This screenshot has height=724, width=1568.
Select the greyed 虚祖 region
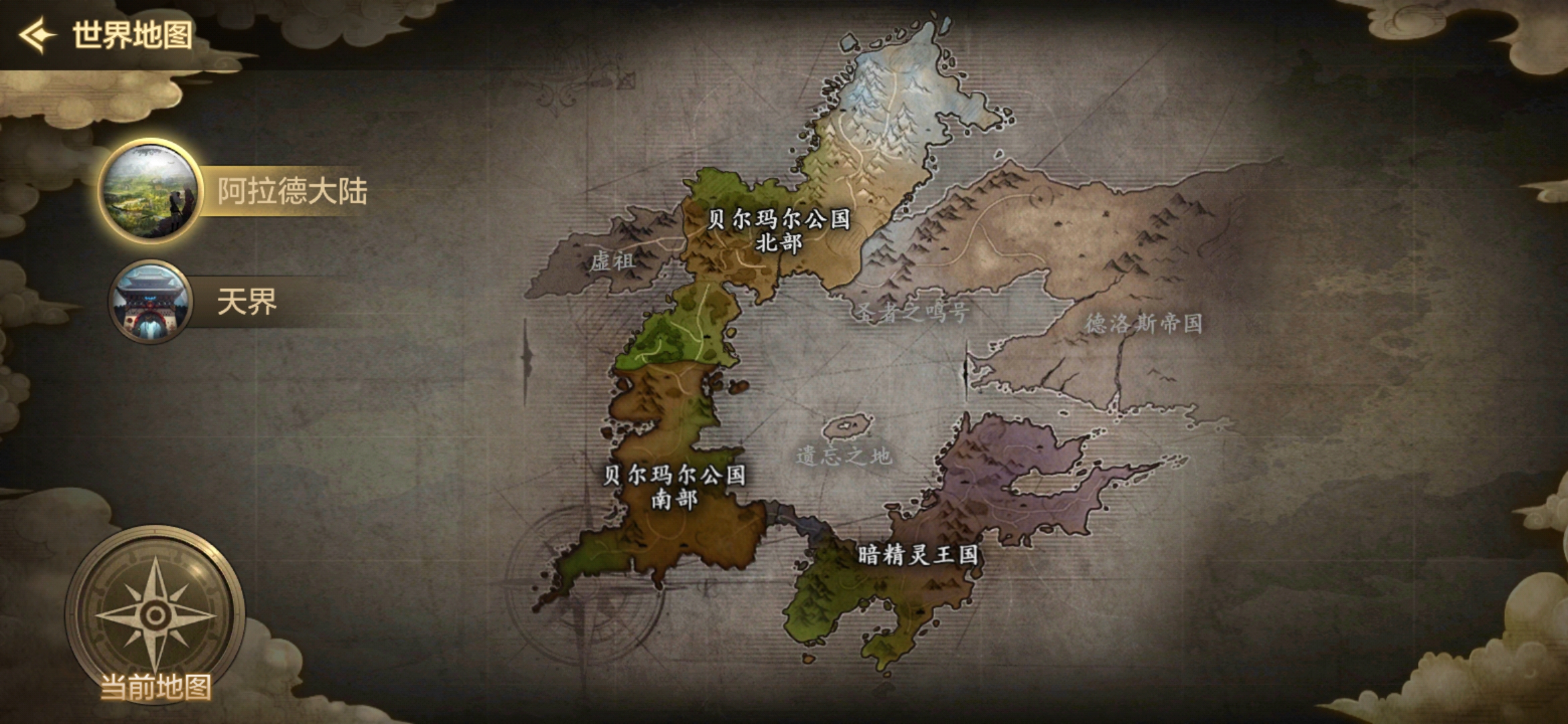click(x=612, y=261)
